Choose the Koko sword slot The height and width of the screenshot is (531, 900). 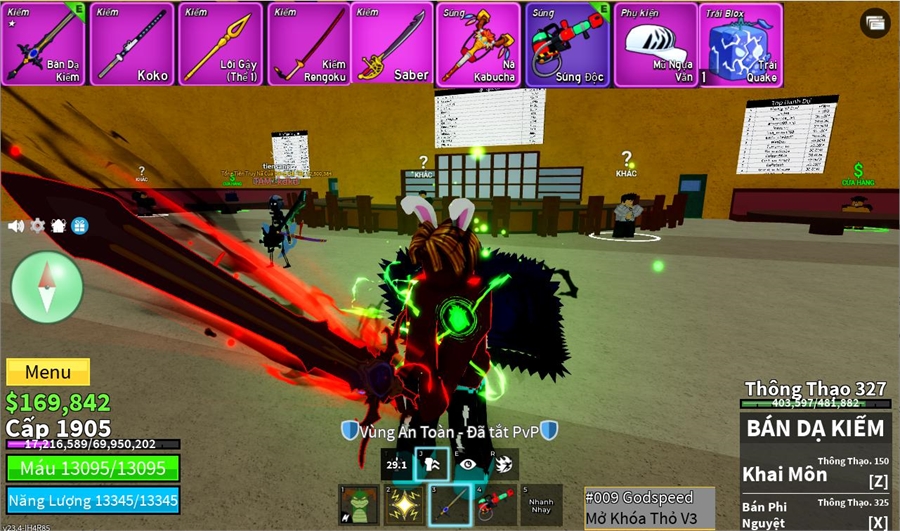[x=132, y=44]
